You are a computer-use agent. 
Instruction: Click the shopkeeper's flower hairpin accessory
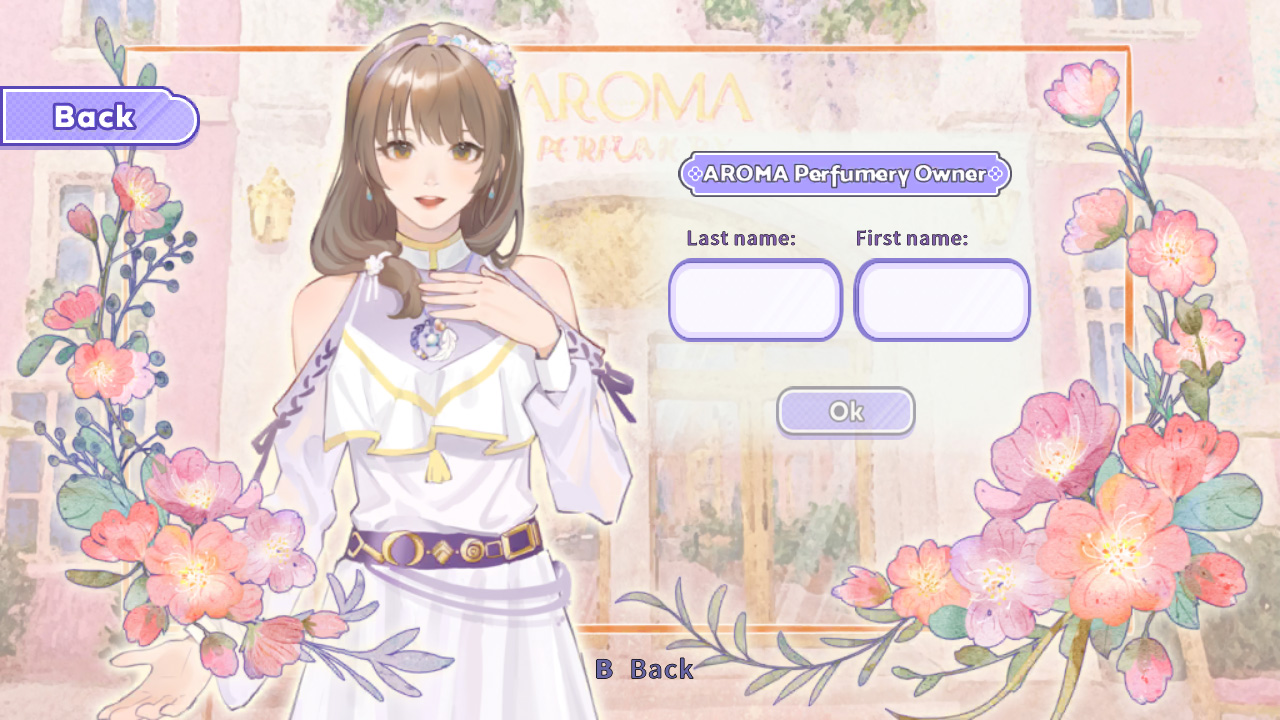pyautogui.click(x=488, y=55)
